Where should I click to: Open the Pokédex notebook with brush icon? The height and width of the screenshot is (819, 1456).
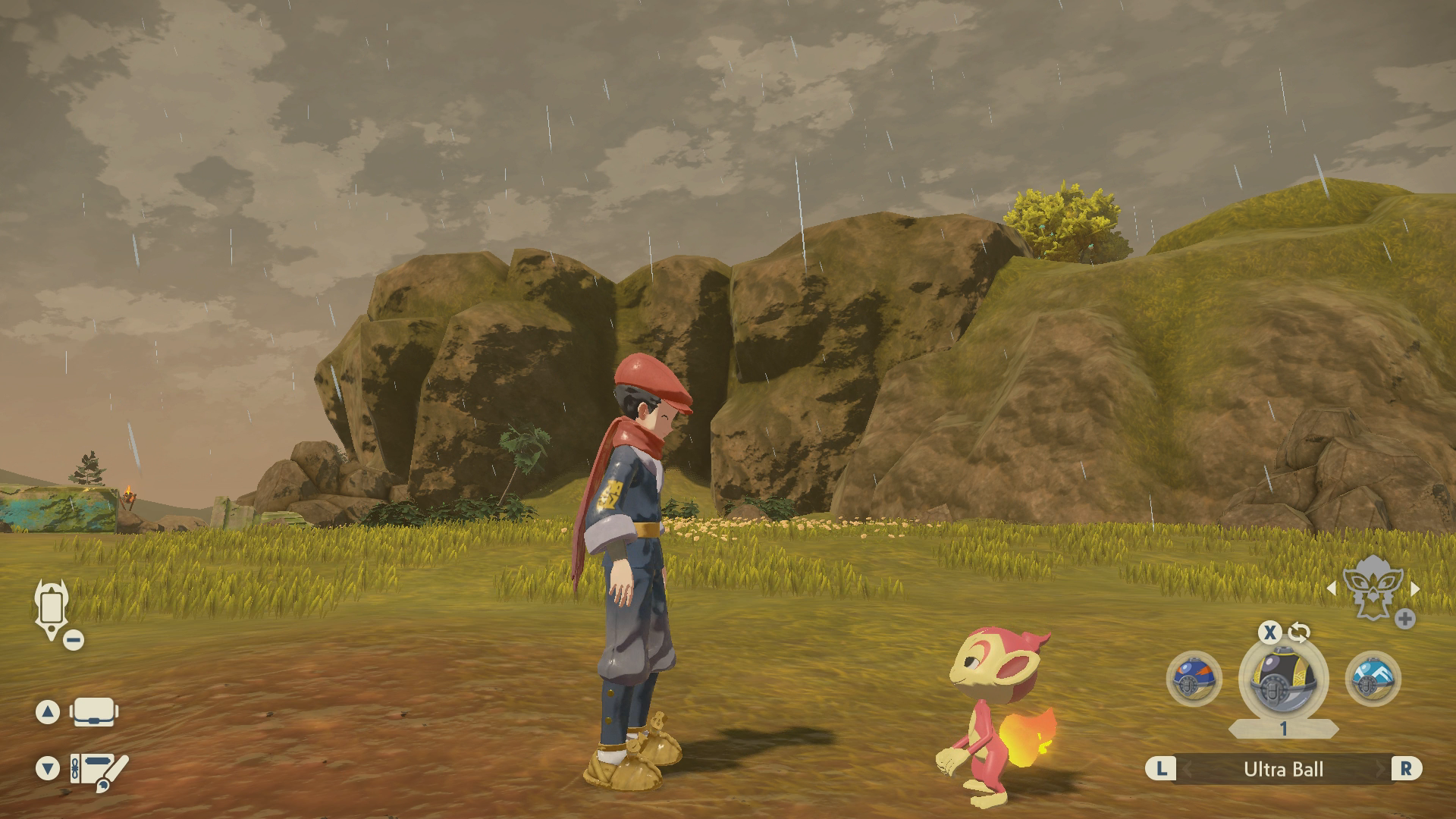tap(99, 769)
